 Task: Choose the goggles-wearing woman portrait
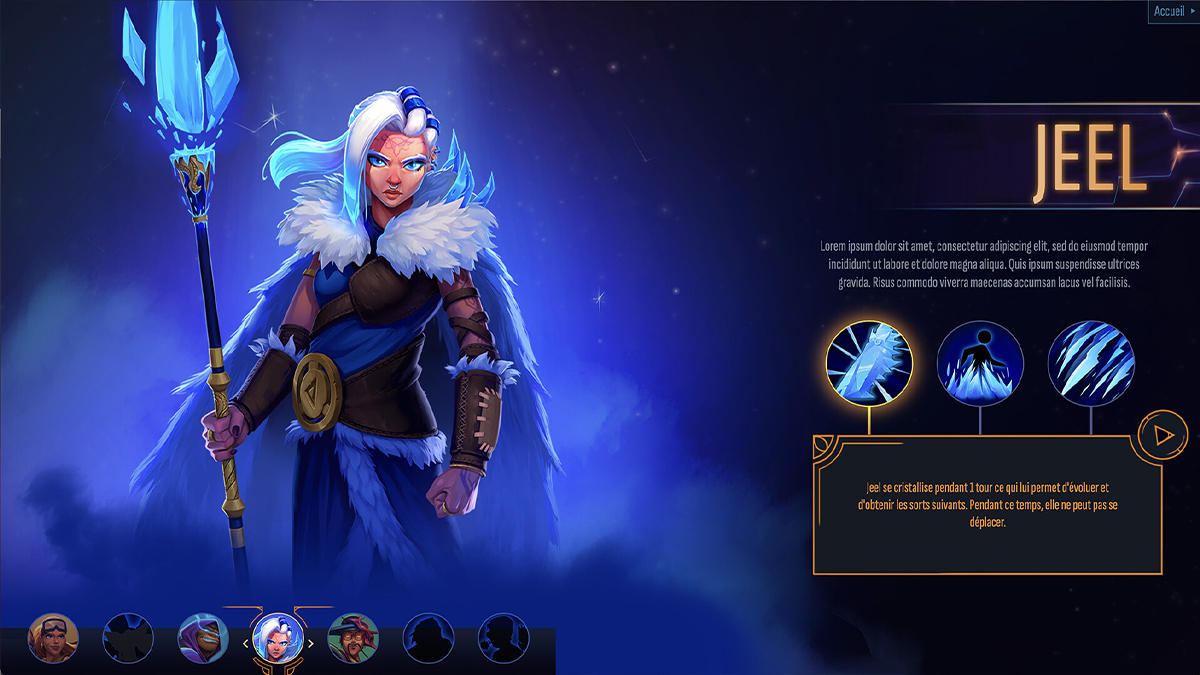(53, 638)
